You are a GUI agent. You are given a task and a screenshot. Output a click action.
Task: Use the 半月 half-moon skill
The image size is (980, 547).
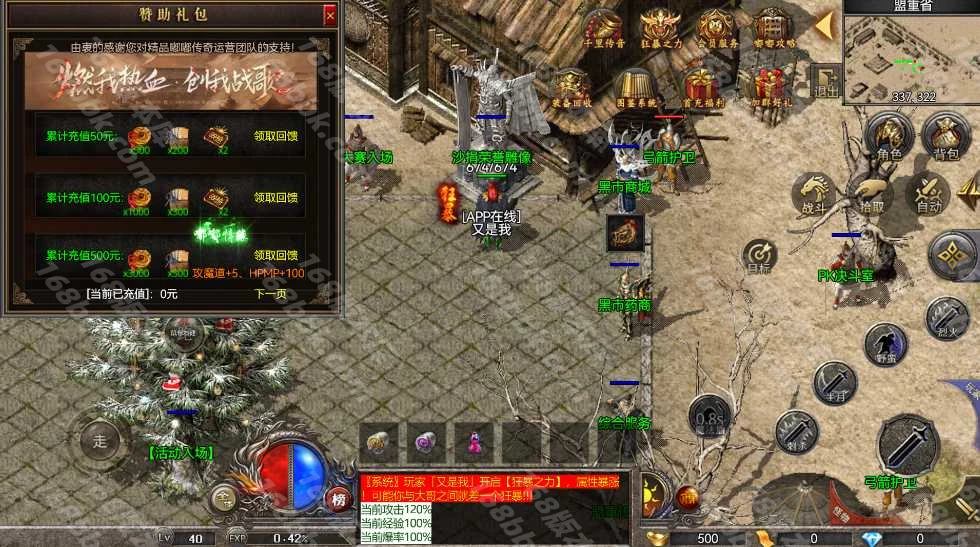pyautogui.click(x=833, y=383)
